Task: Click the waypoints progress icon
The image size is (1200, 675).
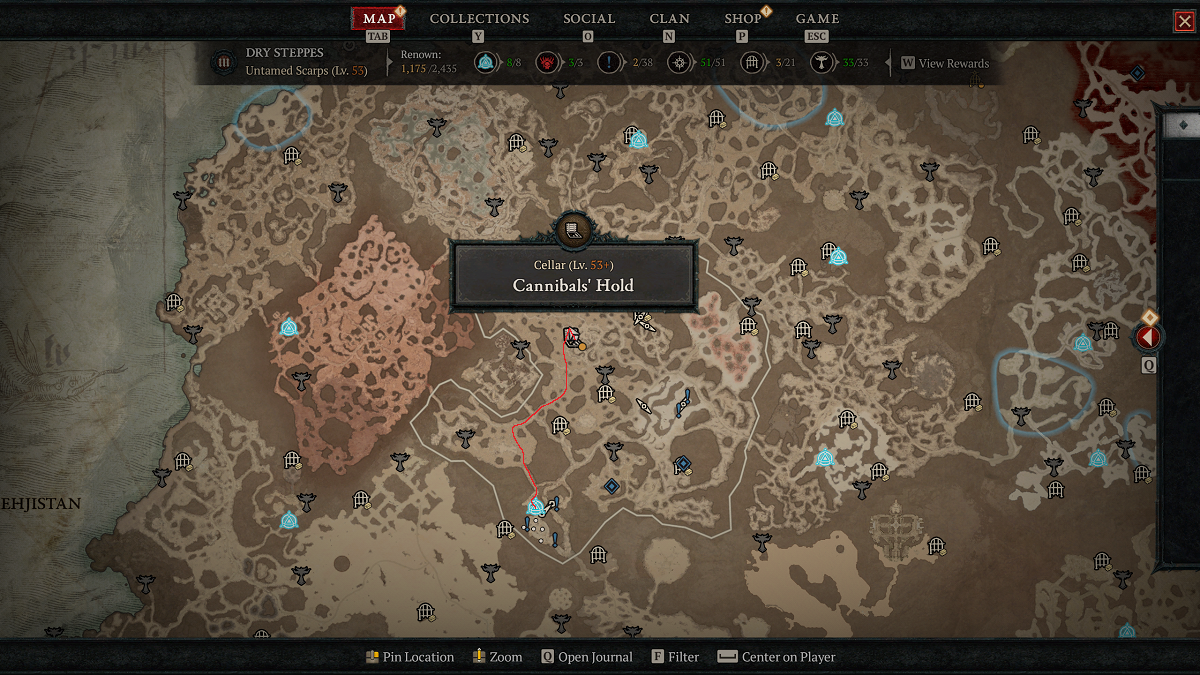Action: coord(485,63)
